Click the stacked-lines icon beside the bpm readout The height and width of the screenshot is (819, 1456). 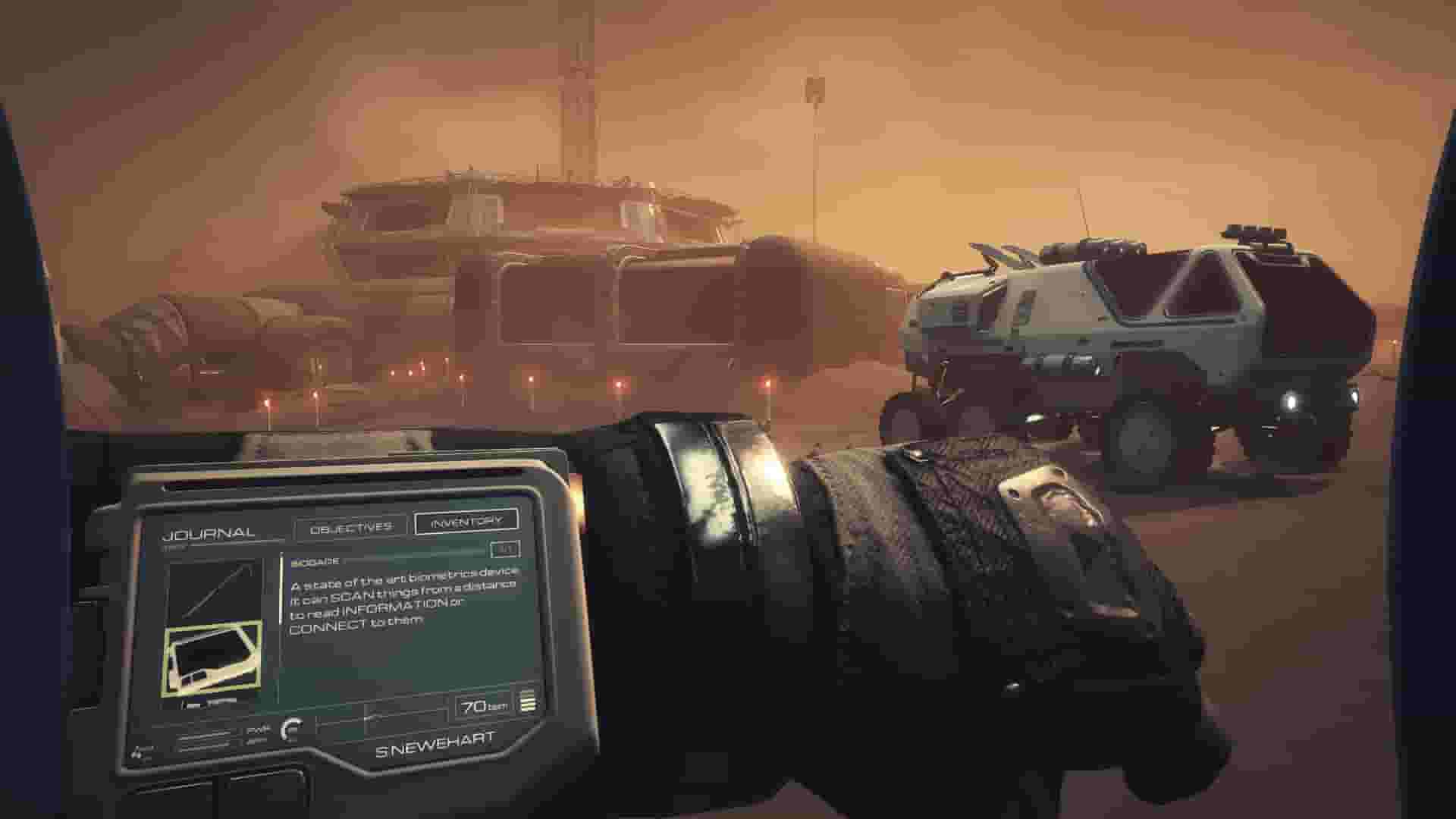(528, 704)
